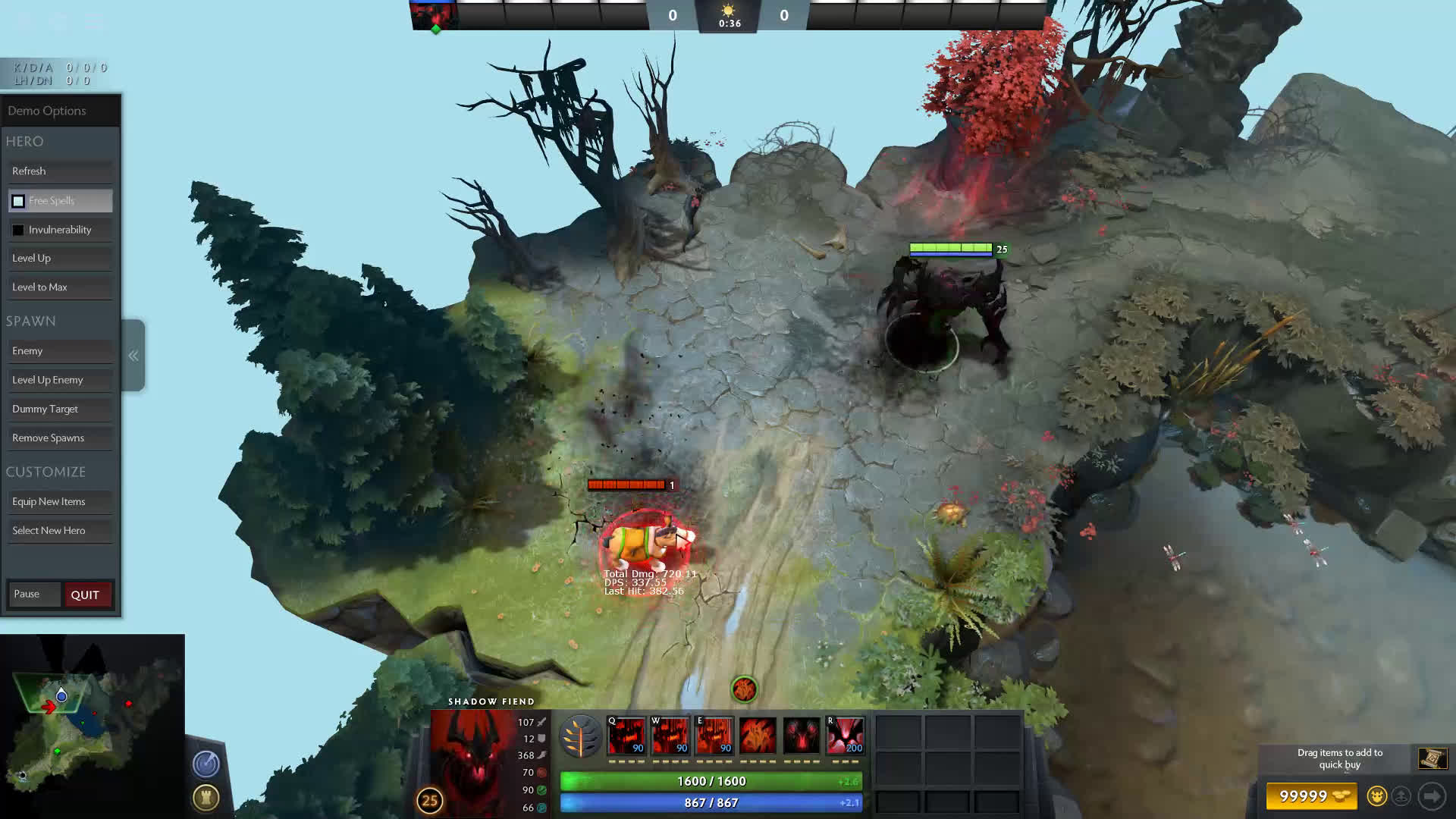Cast Requiem of Souls ultimate on R
Screen dimensions: 1456x819
point(845,736)
